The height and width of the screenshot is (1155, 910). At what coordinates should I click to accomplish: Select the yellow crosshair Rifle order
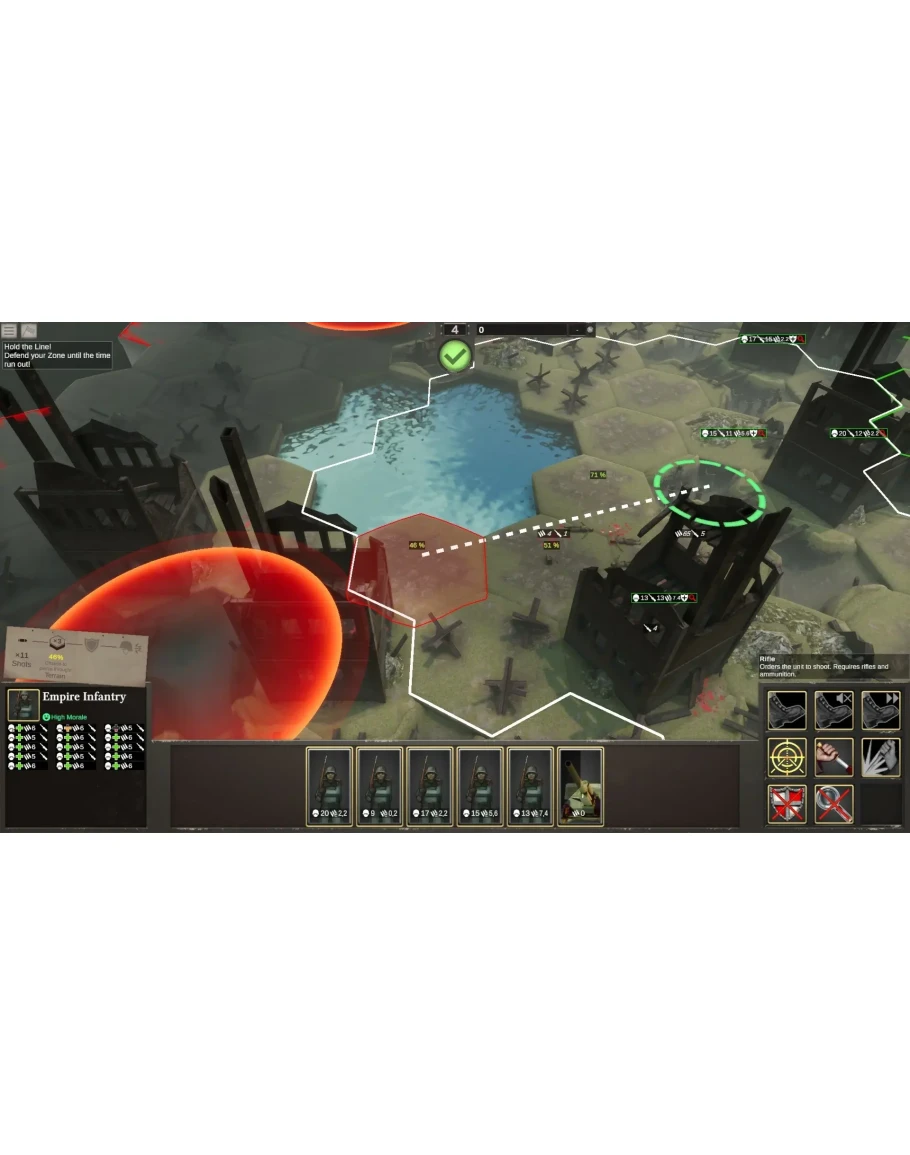(x=787, y=757)
